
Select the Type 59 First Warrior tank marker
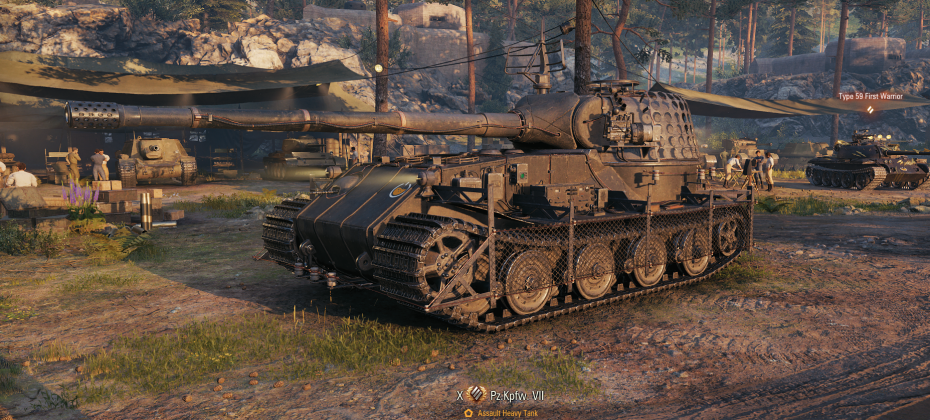click(869, 97)
